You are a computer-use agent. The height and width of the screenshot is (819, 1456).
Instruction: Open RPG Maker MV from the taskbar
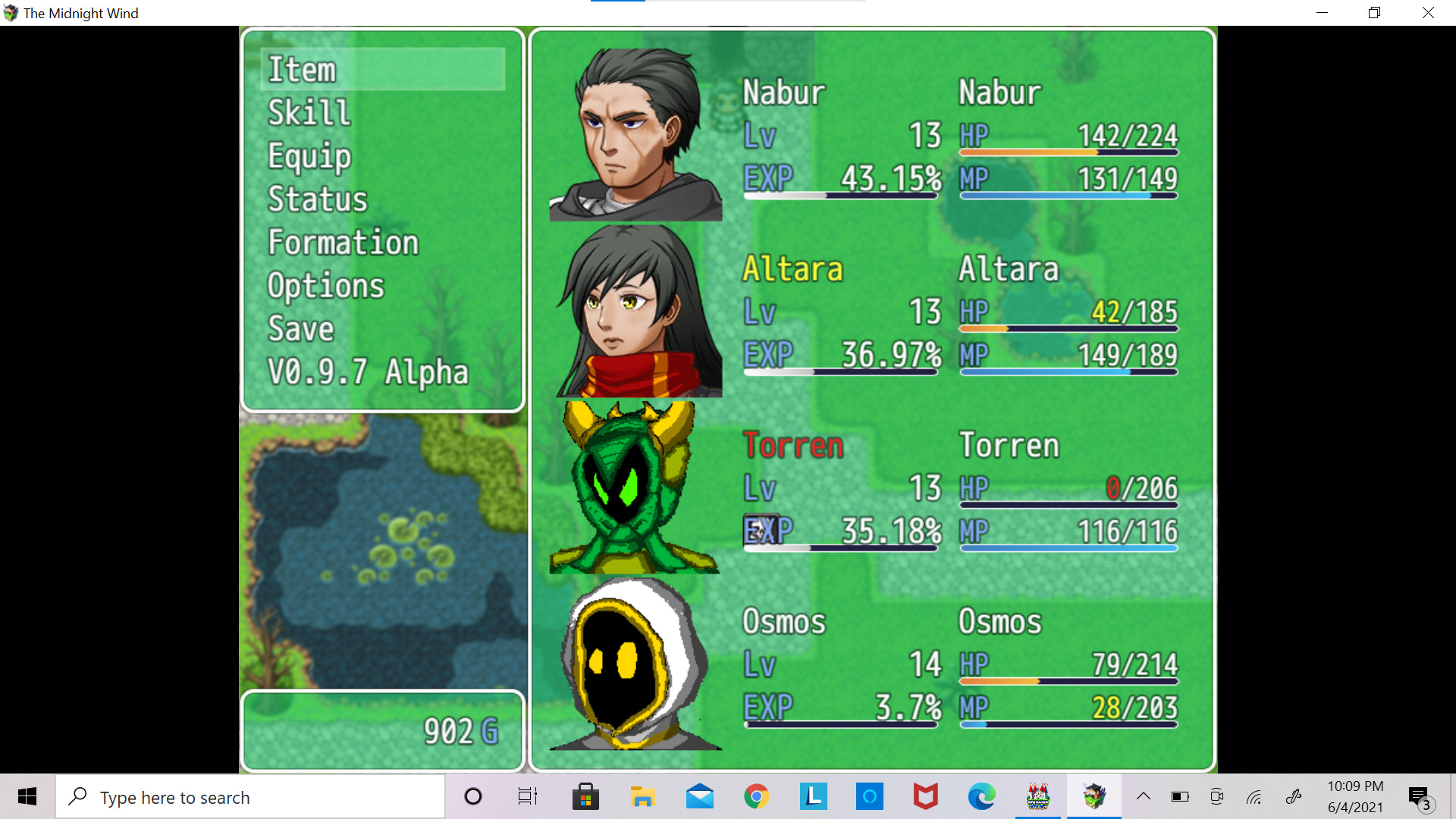click(x=1038, y=796)
